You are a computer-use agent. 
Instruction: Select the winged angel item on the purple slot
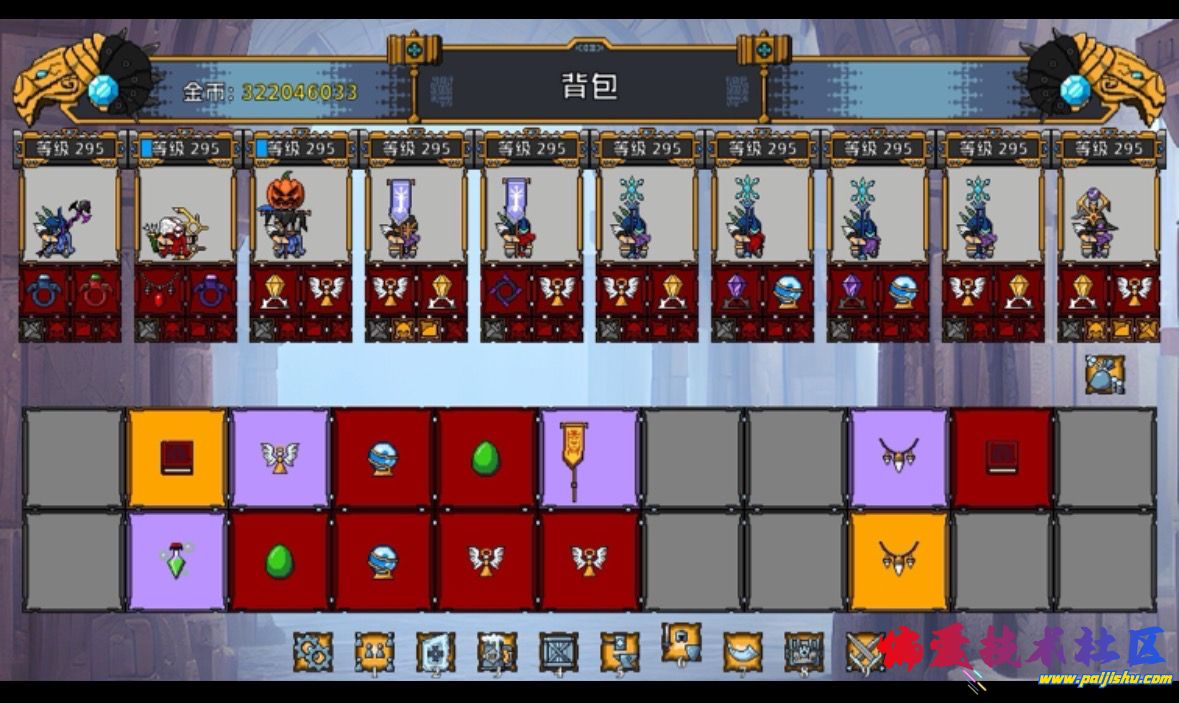point(280,457)
